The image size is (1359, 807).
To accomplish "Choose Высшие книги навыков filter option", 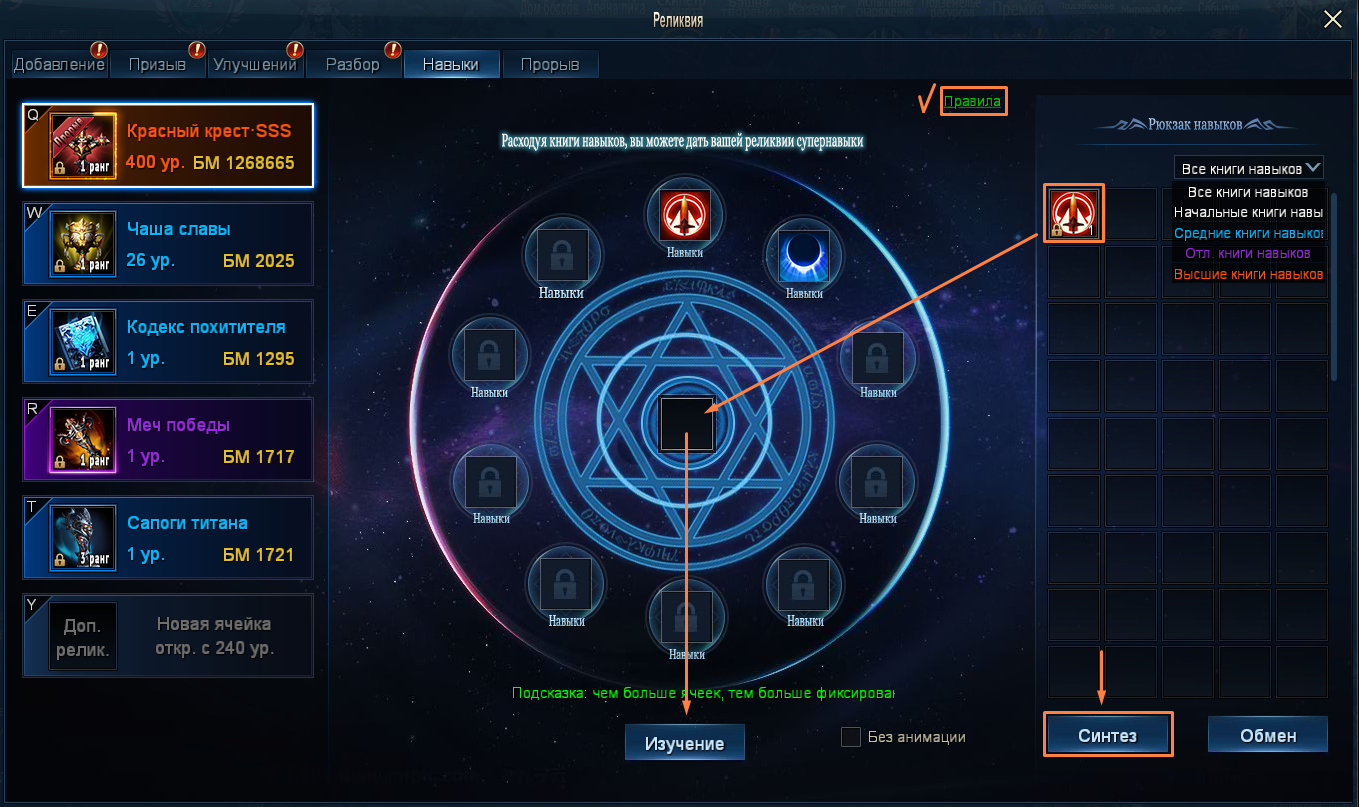I will [1248, 274].
